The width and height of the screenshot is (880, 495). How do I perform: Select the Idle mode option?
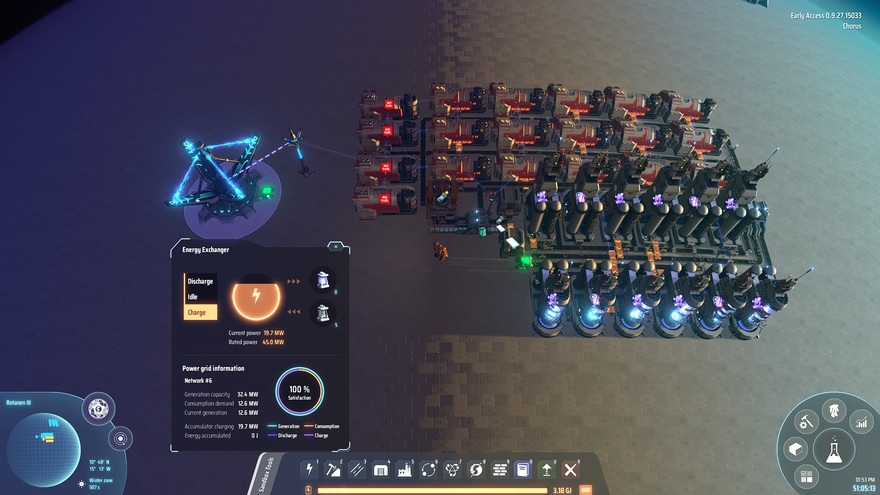(x=200, y=297)
